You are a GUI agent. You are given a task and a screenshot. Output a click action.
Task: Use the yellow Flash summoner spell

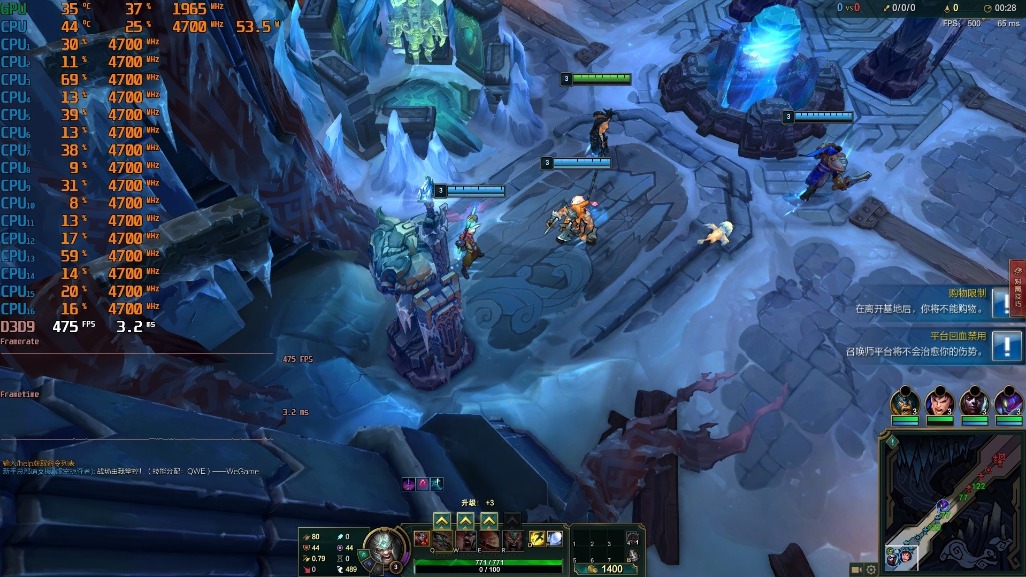537,539
